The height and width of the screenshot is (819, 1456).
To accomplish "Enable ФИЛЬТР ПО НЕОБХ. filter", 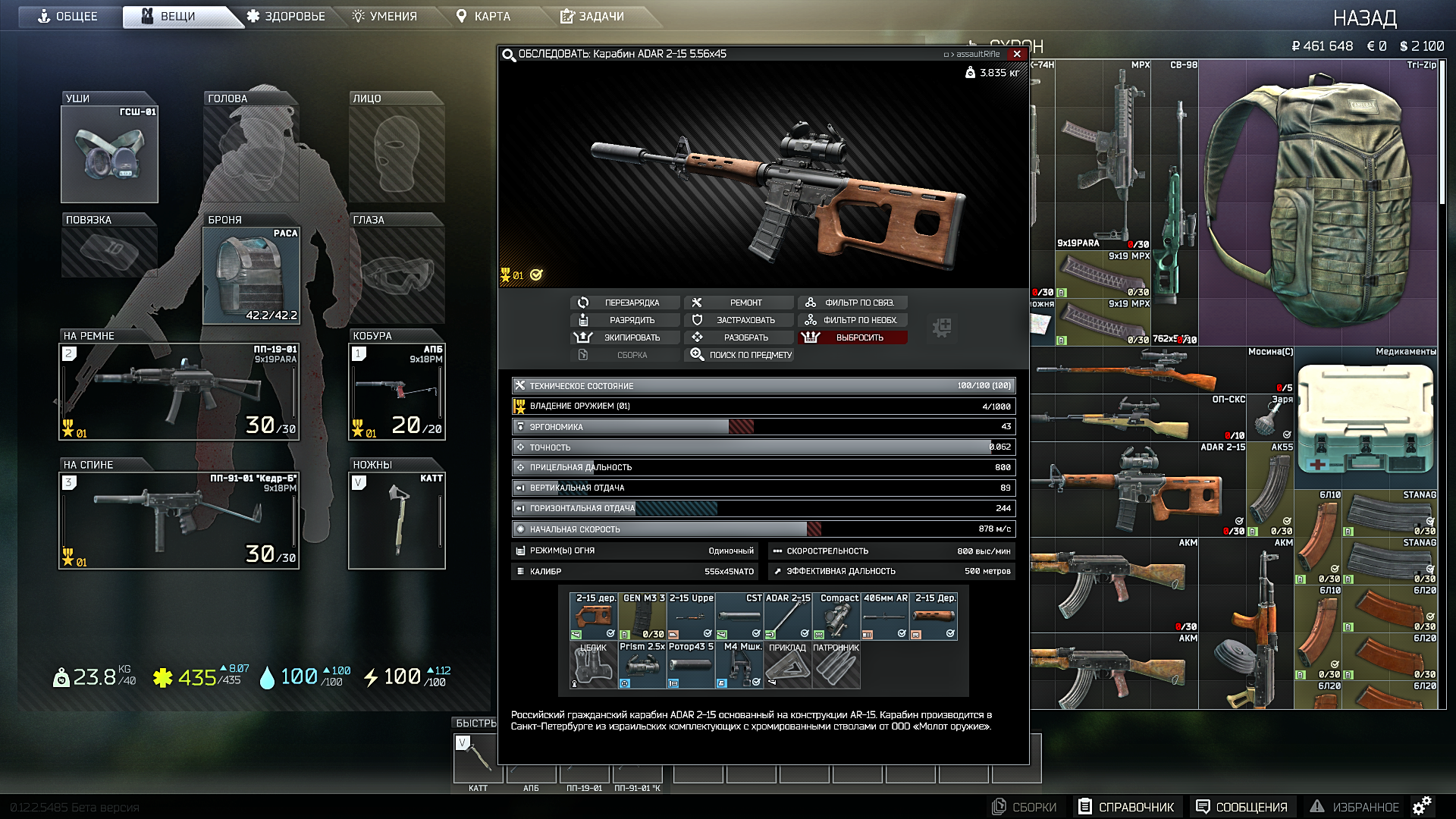I will 852,319.
